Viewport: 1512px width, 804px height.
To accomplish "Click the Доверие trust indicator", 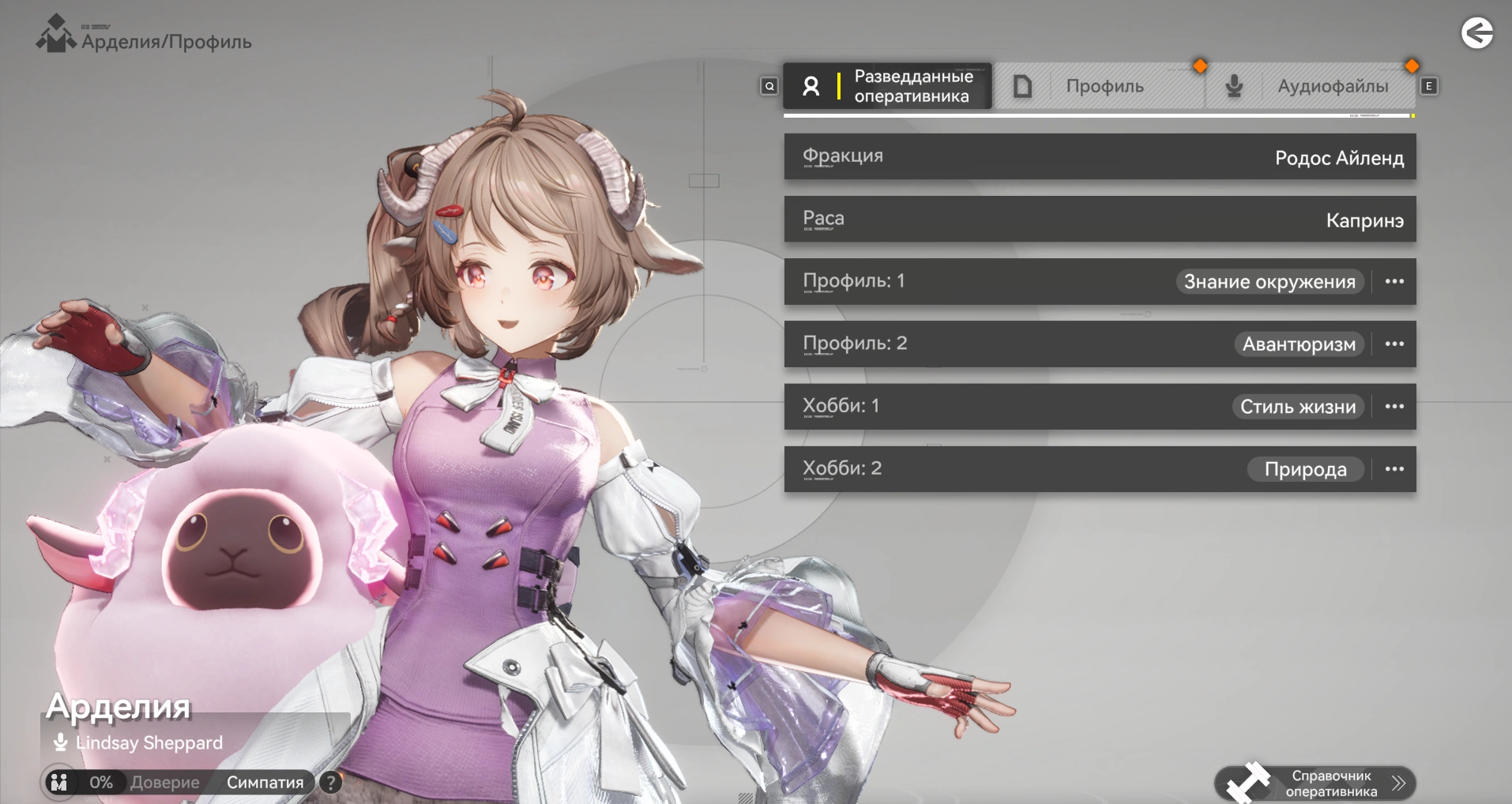I will click(x=164, y=783).
